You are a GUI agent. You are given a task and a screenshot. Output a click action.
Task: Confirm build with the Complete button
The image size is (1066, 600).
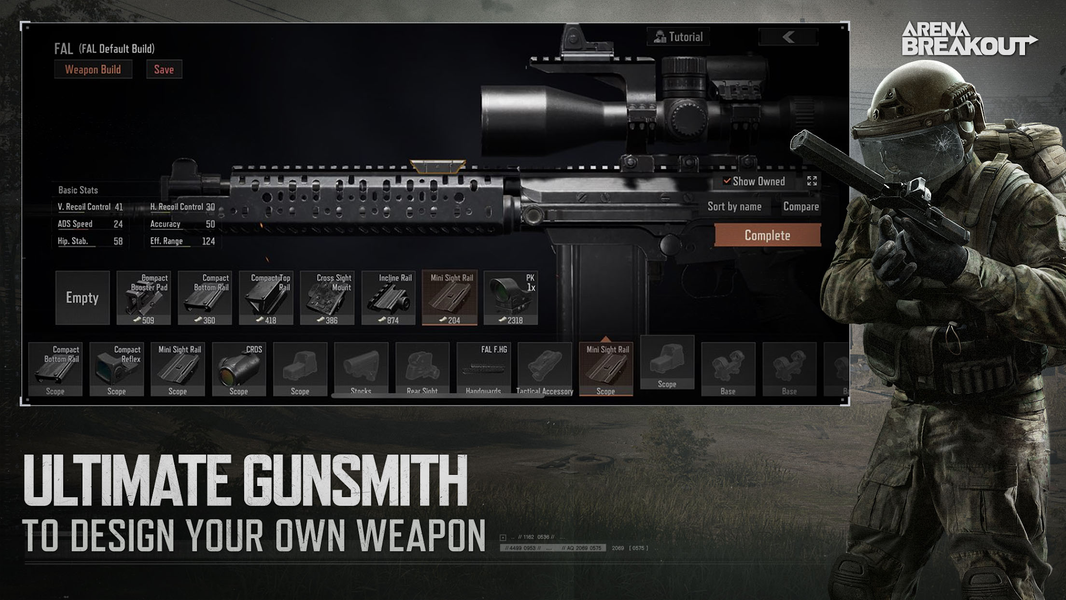[767, 236]
